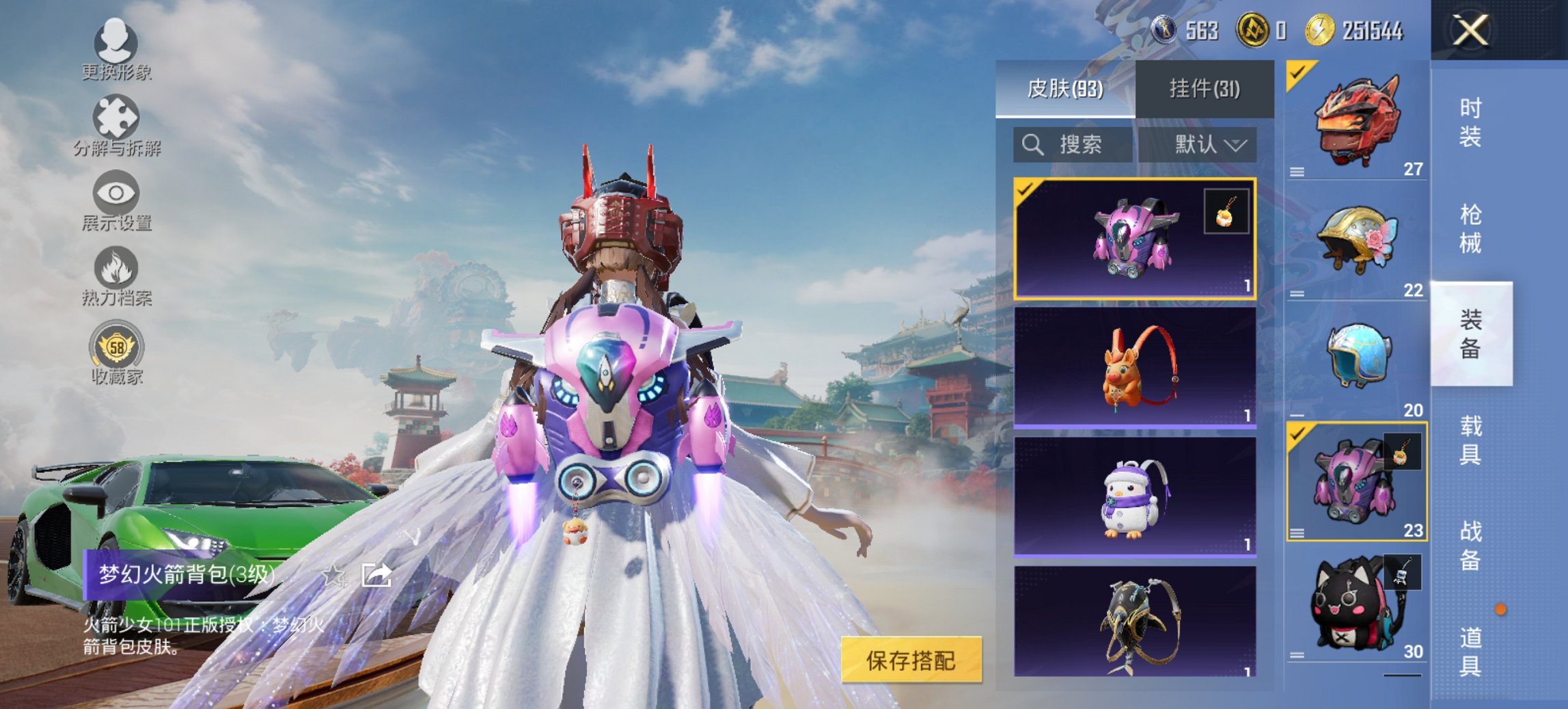Open the 展示设置 display settings

point(118,198)
